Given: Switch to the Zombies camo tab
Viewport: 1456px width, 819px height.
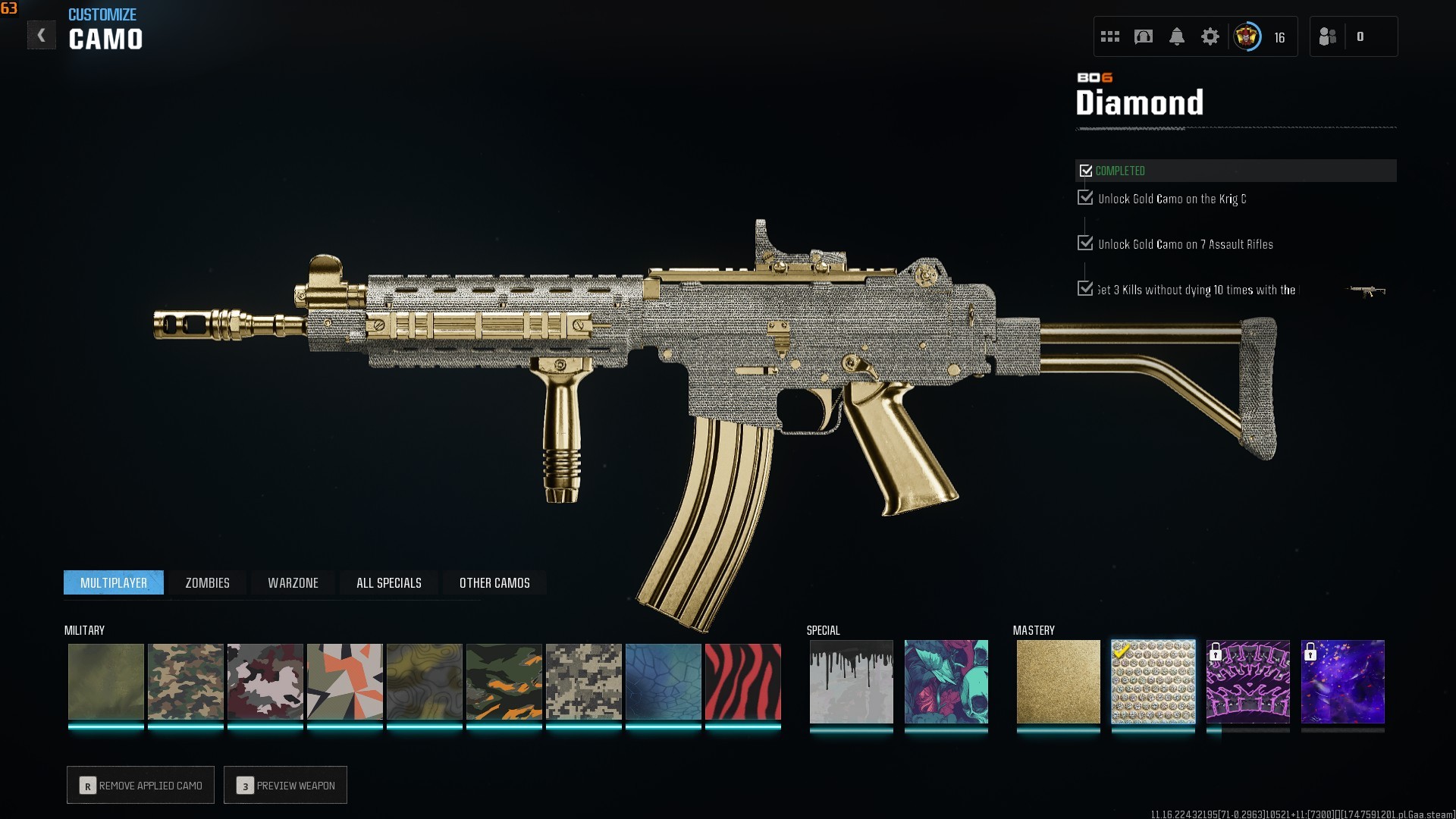Looking at the screenshot, I should coord(207,582).
